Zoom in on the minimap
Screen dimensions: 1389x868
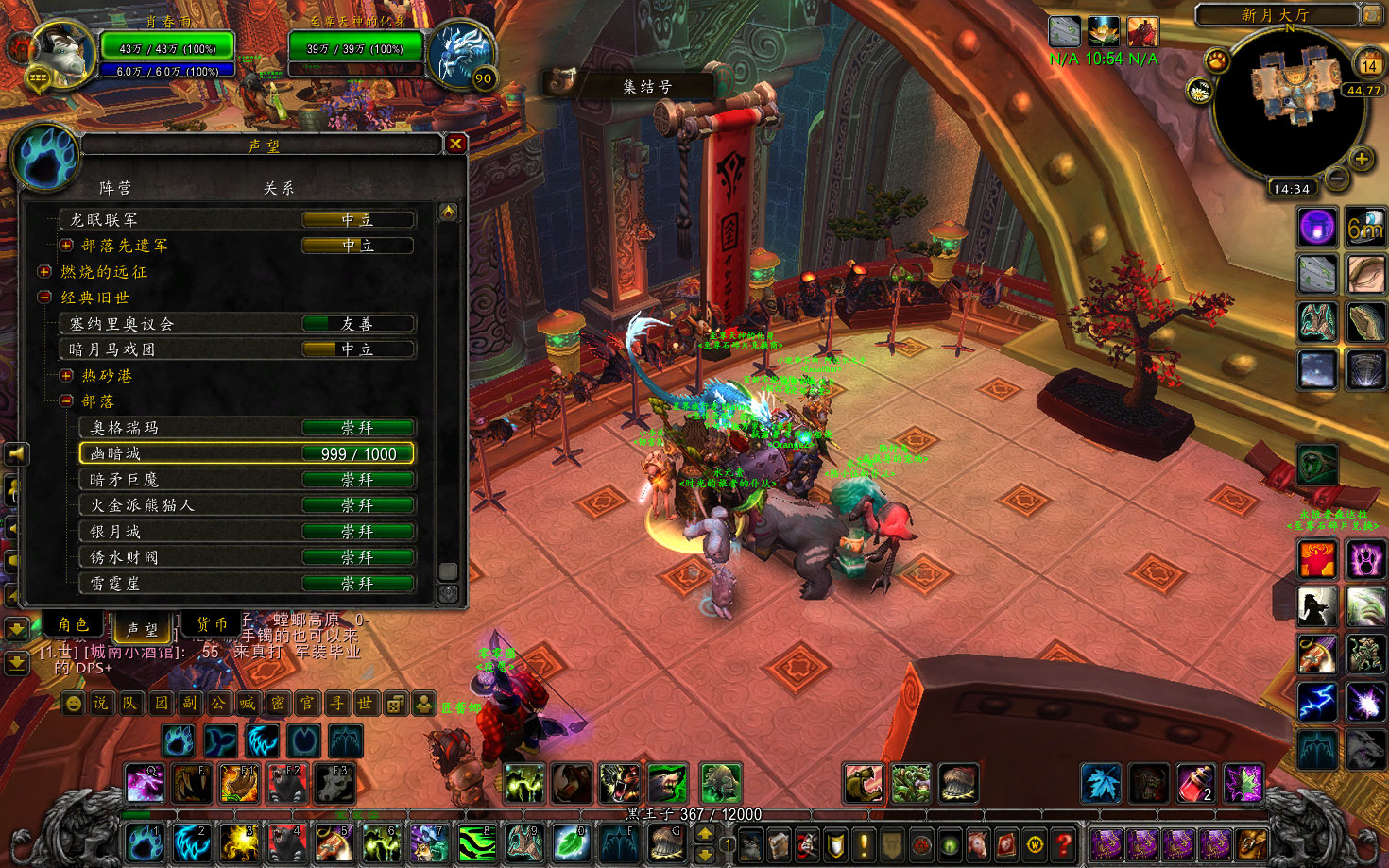[1361, 159]
